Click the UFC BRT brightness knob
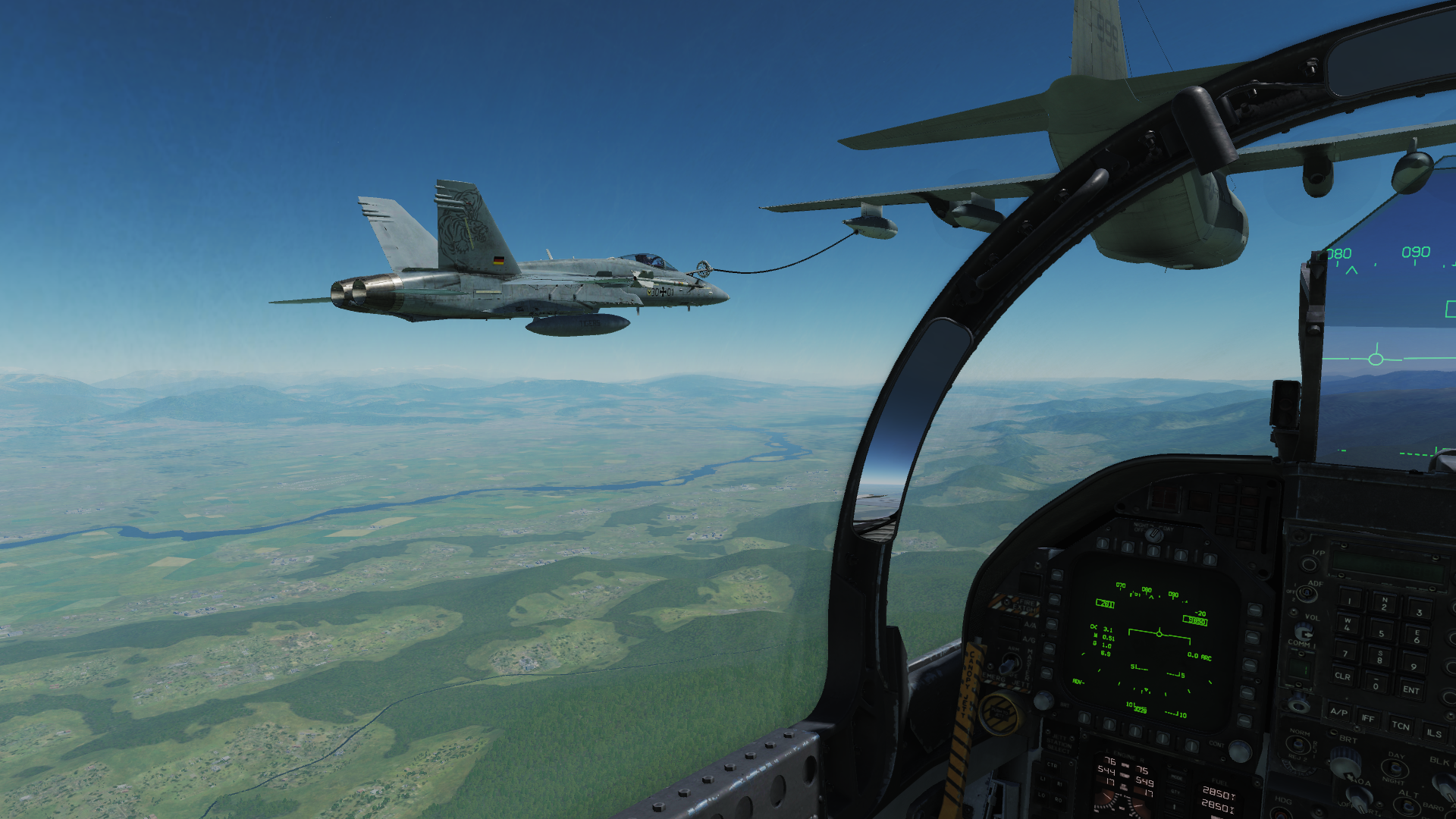 pyautogui.click(x=1345, y=761)
